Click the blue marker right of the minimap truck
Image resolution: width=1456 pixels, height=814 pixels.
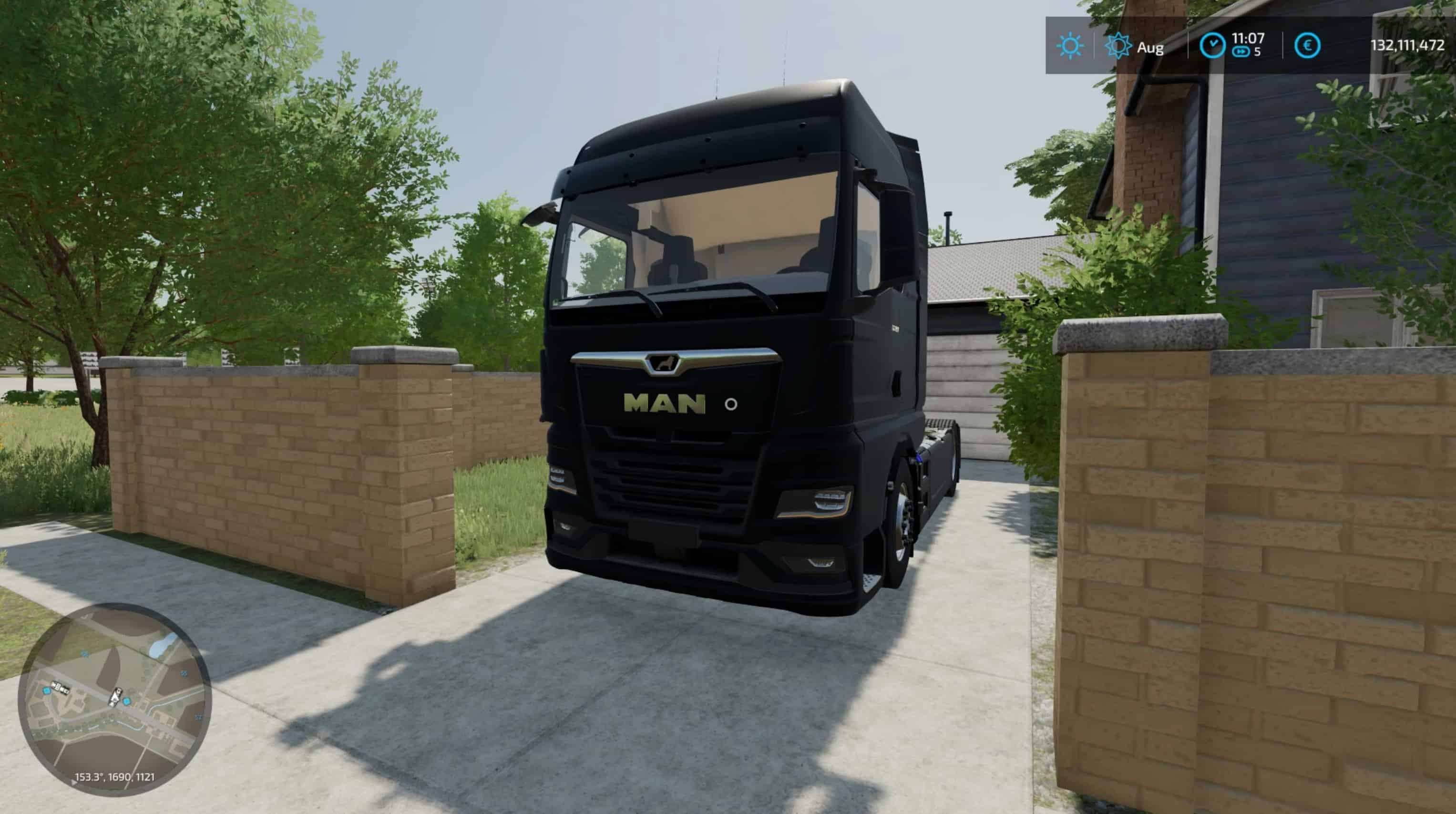coord(127,702)
